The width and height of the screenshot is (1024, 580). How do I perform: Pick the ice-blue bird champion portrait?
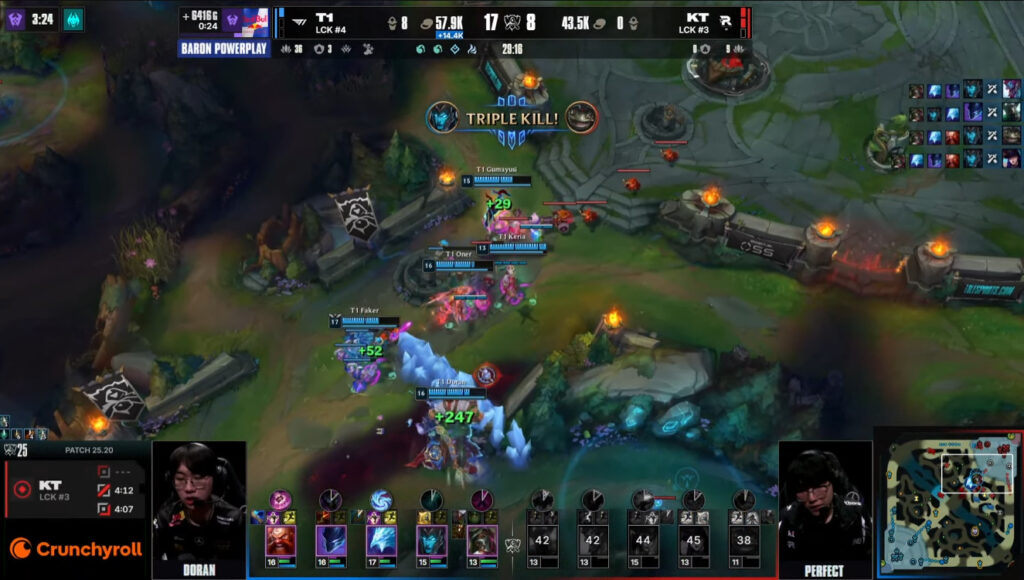381,540
